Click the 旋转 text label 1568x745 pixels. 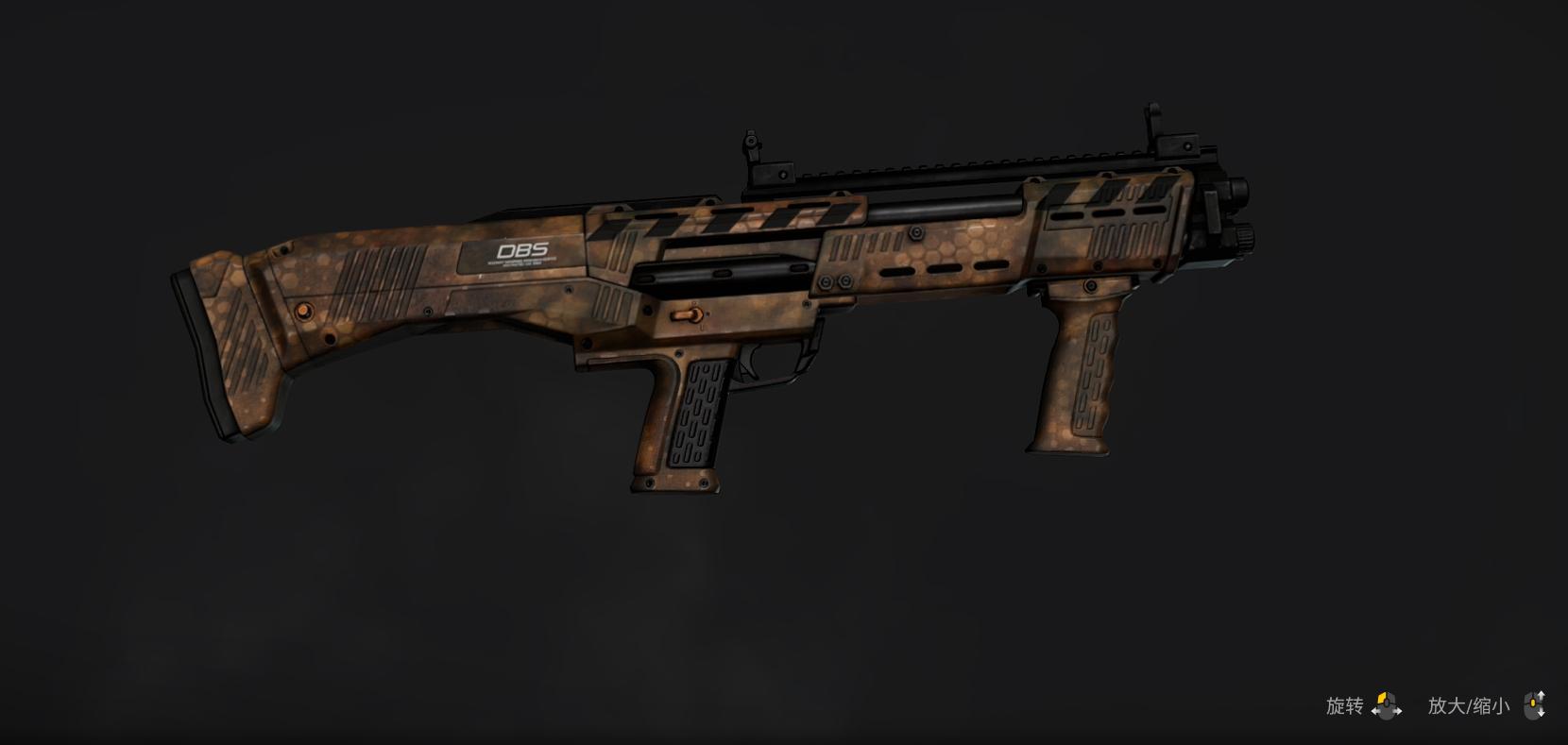[x=1344, y=703]
